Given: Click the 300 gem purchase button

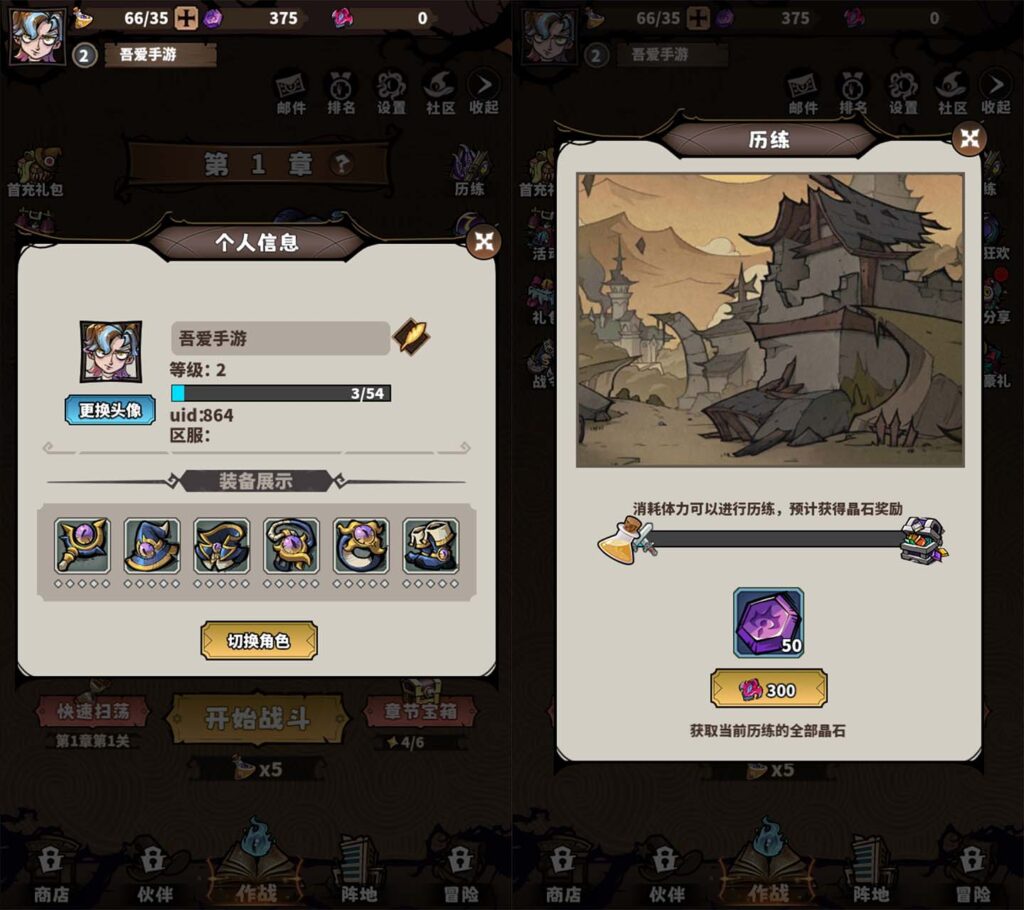Looking at the screenshot, I should click(768, 689).
